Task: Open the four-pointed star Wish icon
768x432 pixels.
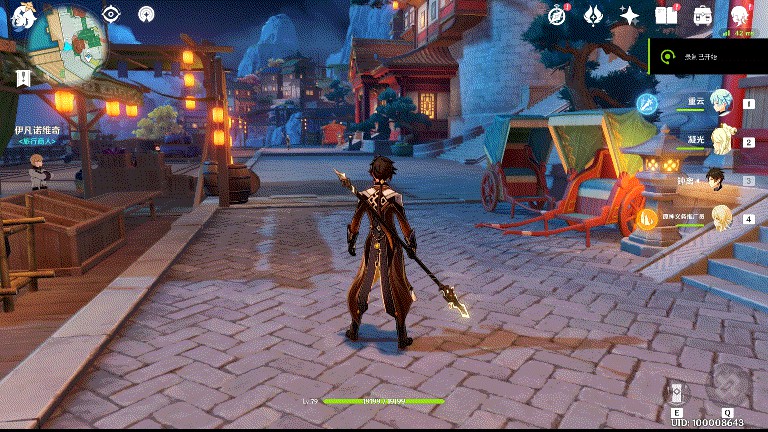Action: coord(630,15)
